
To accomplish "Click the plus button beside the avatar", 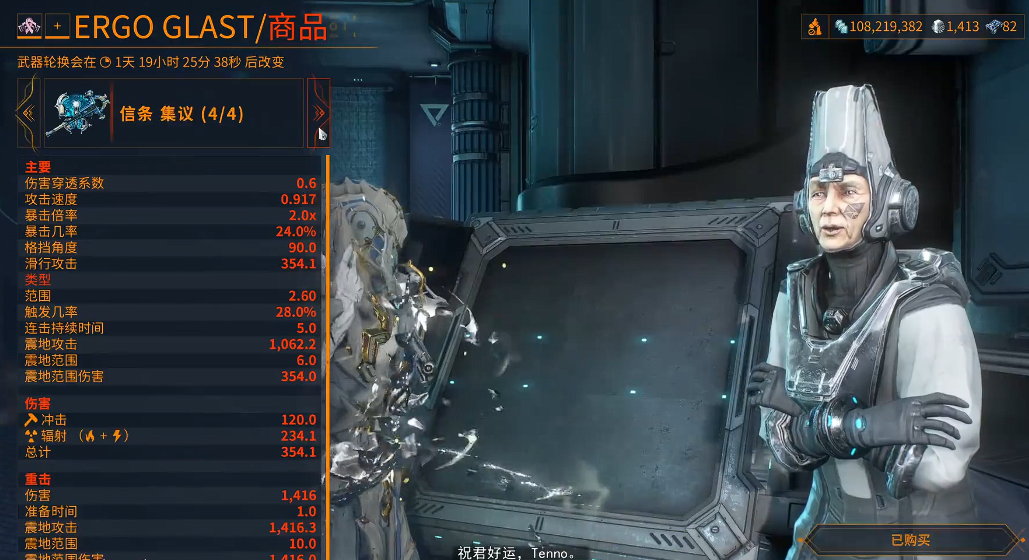I will click(x=56, y=25).
